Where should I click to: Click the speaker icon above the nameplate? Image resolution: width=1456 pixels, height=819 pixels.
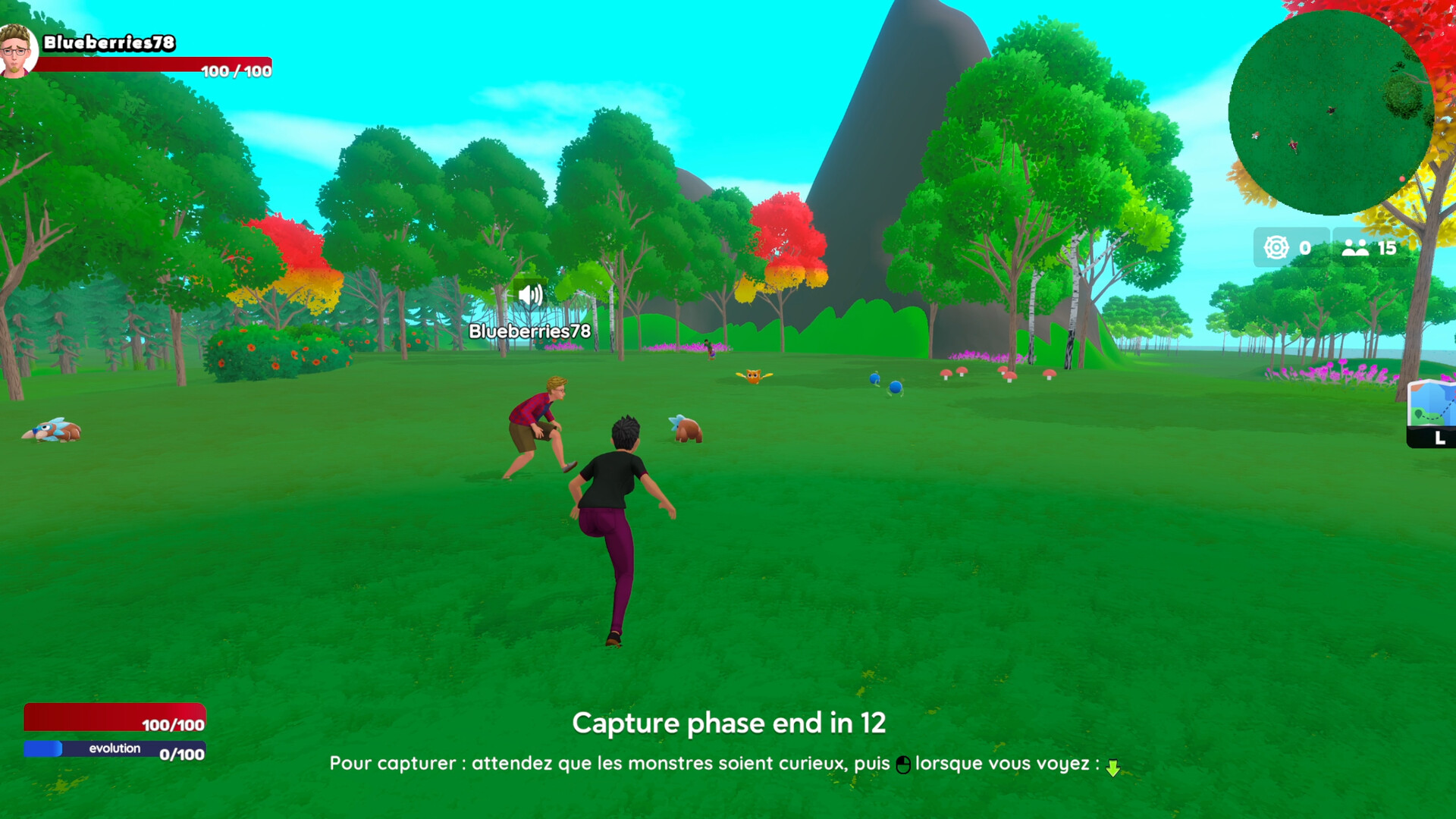tap(529, 296)
